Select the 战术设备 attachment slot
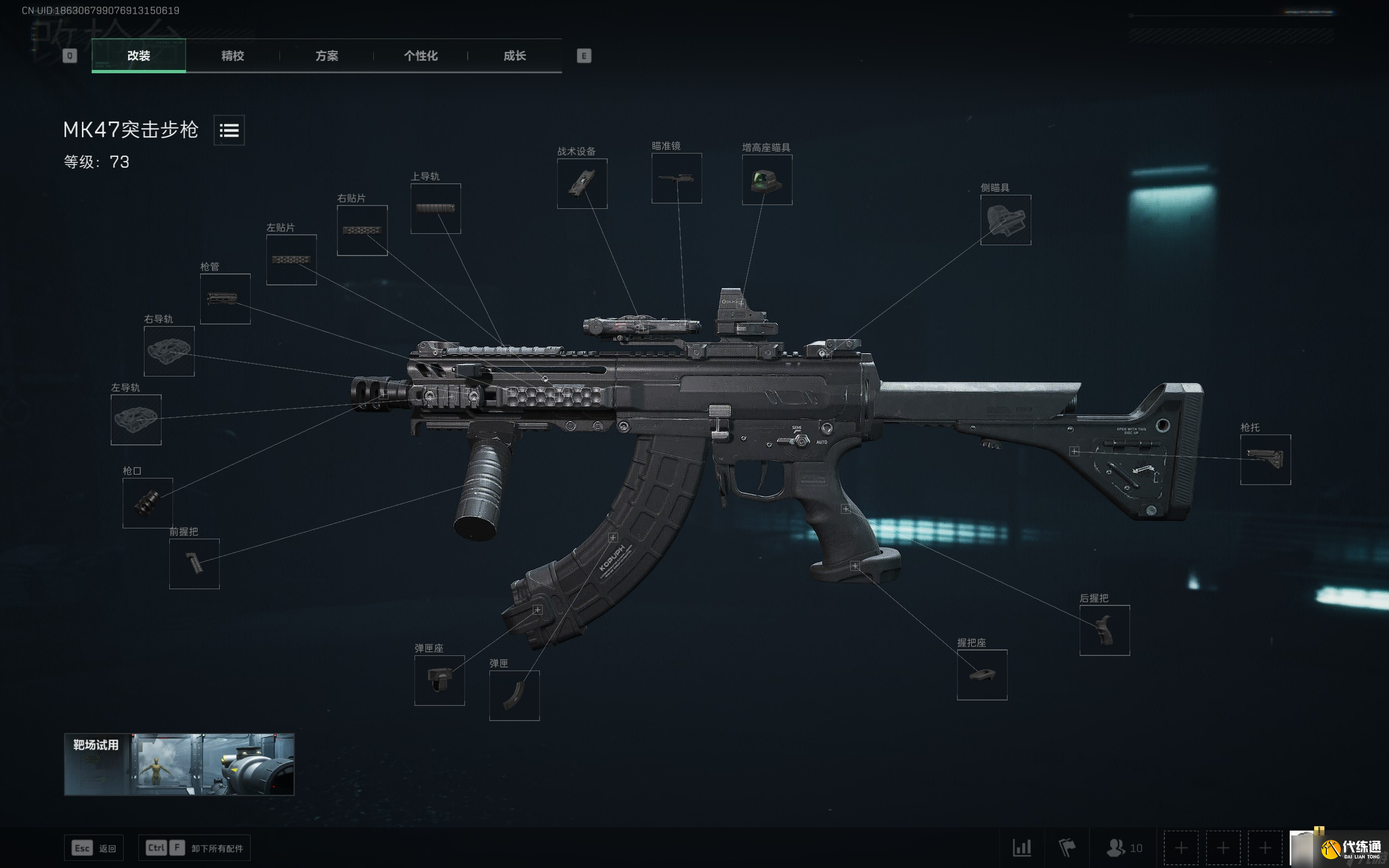The width and height of the screenshot is (1389, 868). [x=582, y=184]
